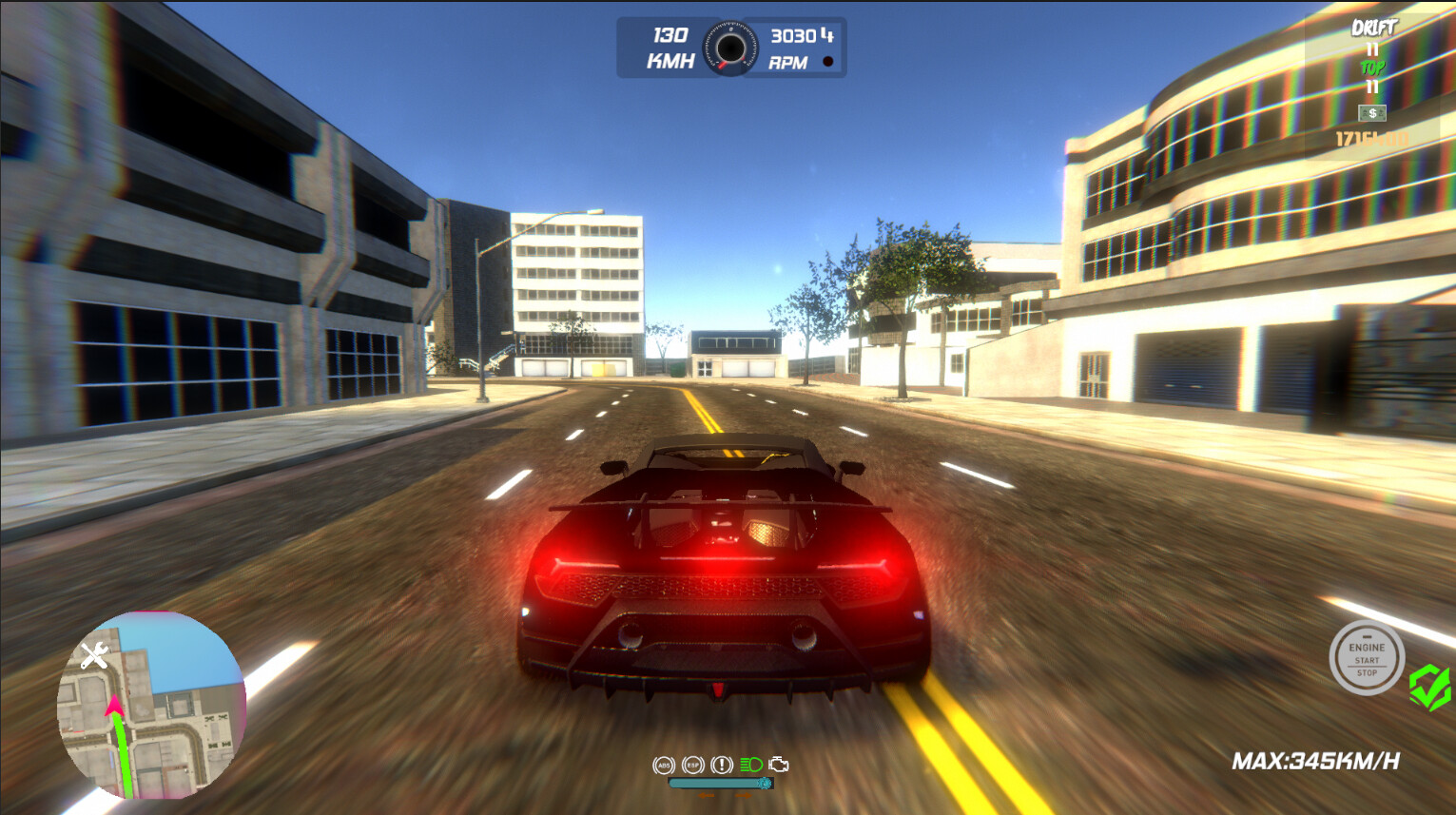
Task: Click the right orange arrow control
Action: (x=744, y=795)
